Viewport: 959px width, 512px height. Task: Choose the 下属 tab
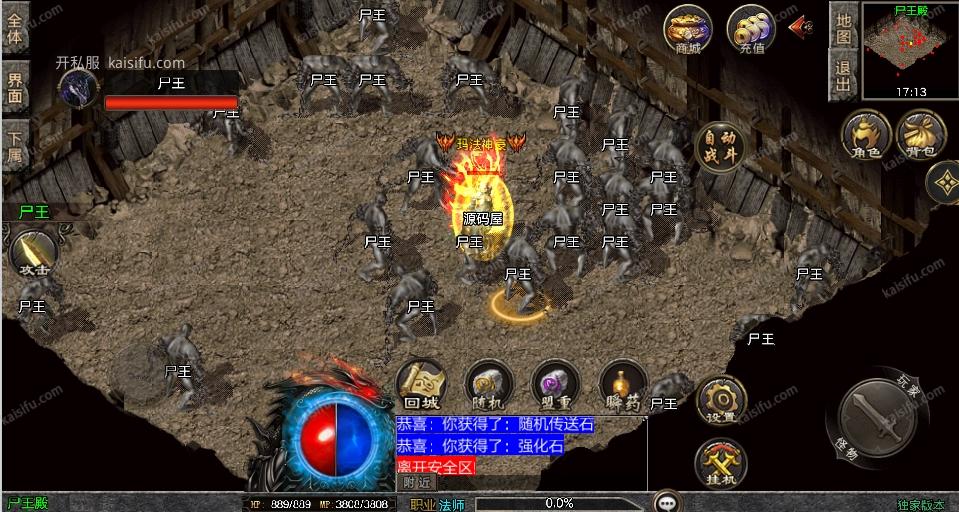click(16, 147)
